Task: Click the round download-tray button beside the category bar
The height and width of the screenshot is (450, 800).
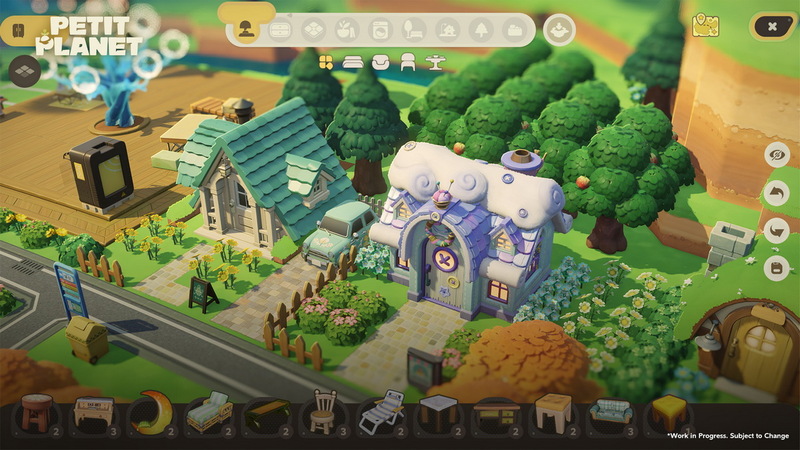Action: (x=559, y=30)
